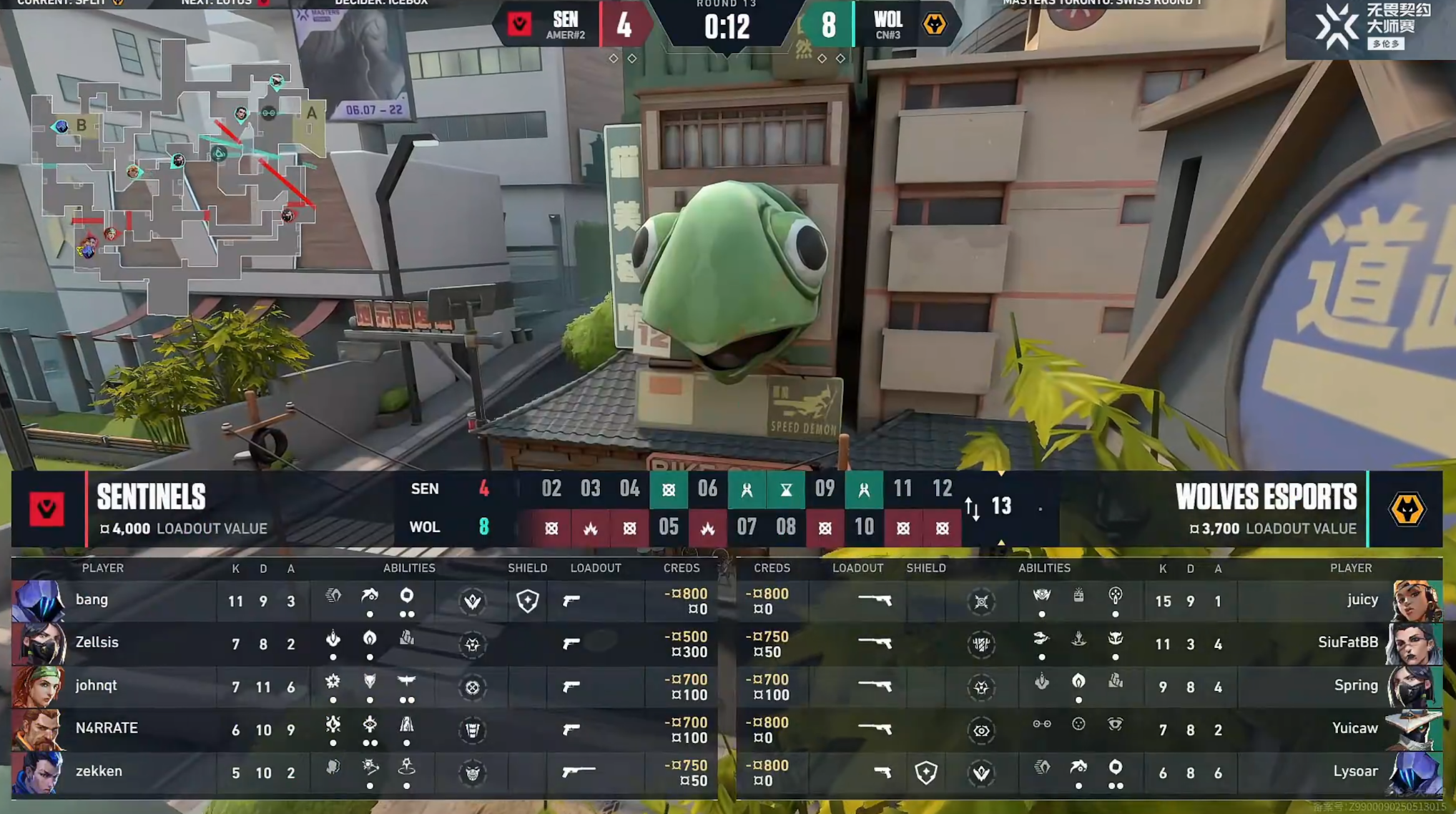The height and width of the screenshot is (814, 1456).
Task: Select bang's row in the scoreboard
Action: tap(92, 600)
